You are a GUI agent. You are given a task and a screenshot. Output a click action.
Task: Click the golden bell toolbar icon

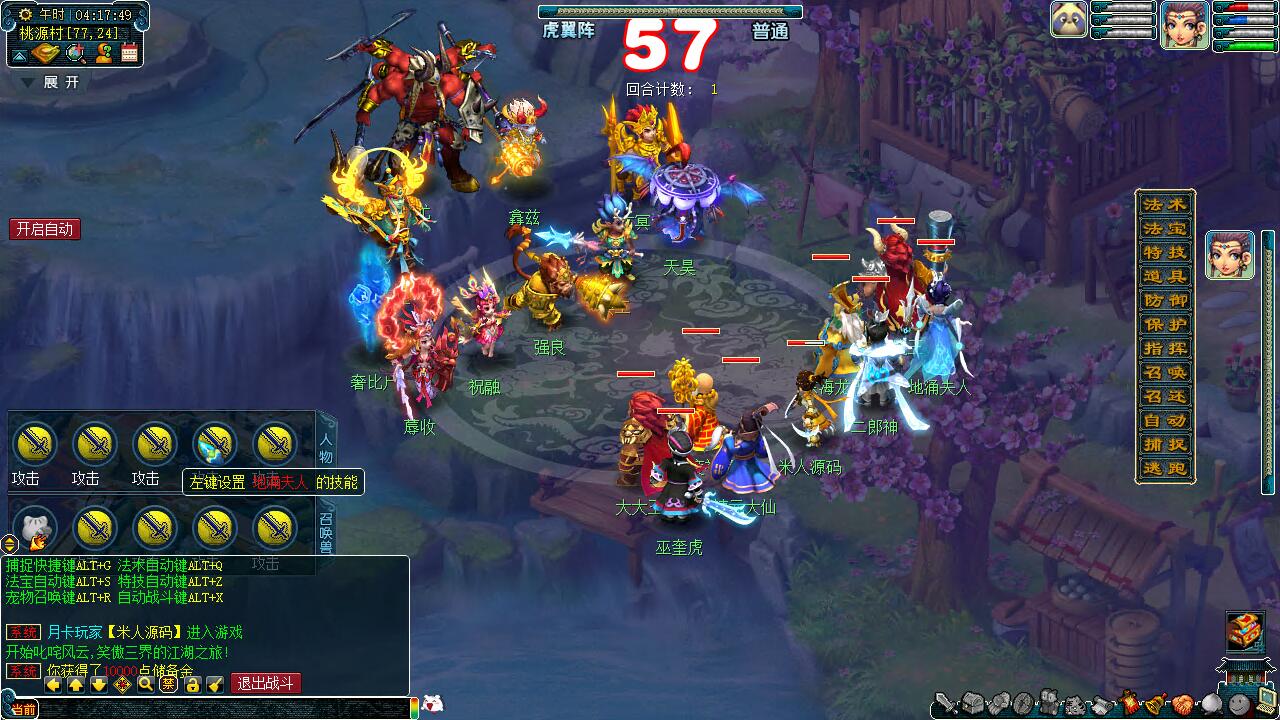pos(1157,704)
